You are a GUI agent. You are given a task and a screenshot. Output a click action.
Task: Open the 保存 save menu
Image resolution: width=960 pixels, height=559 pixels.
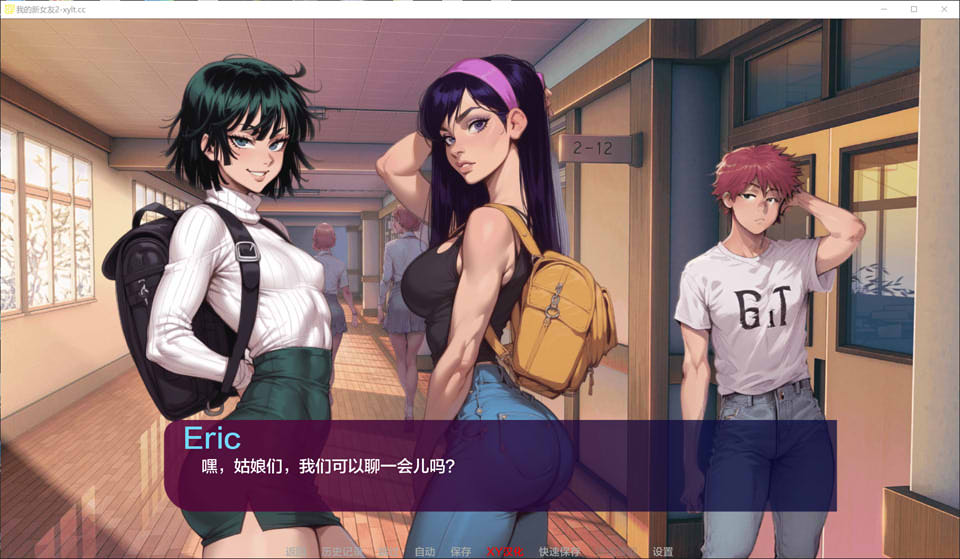tap(461, 551)
